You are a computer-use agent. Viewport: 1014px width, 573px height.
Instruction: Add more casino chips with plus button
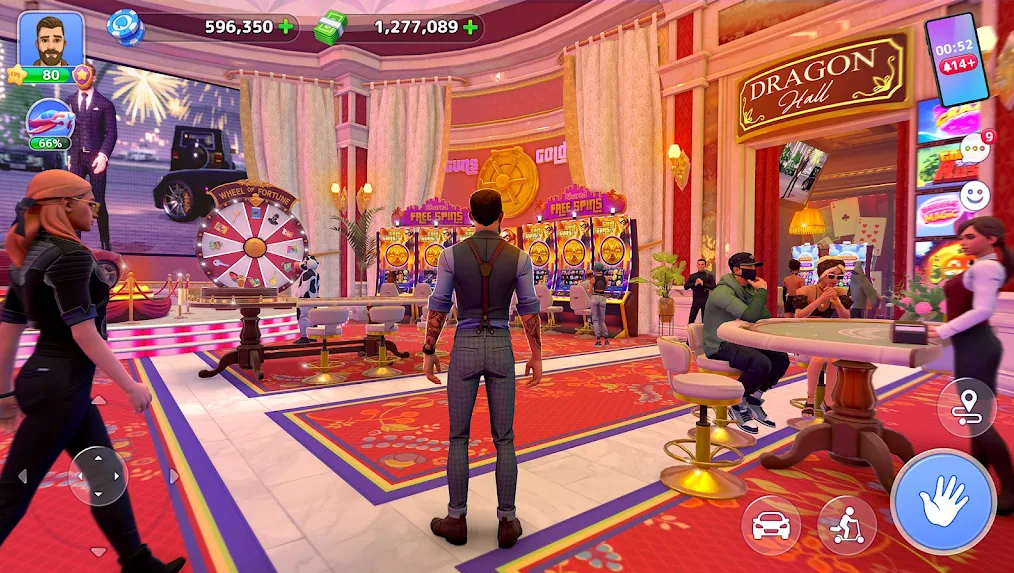point(287,27)
